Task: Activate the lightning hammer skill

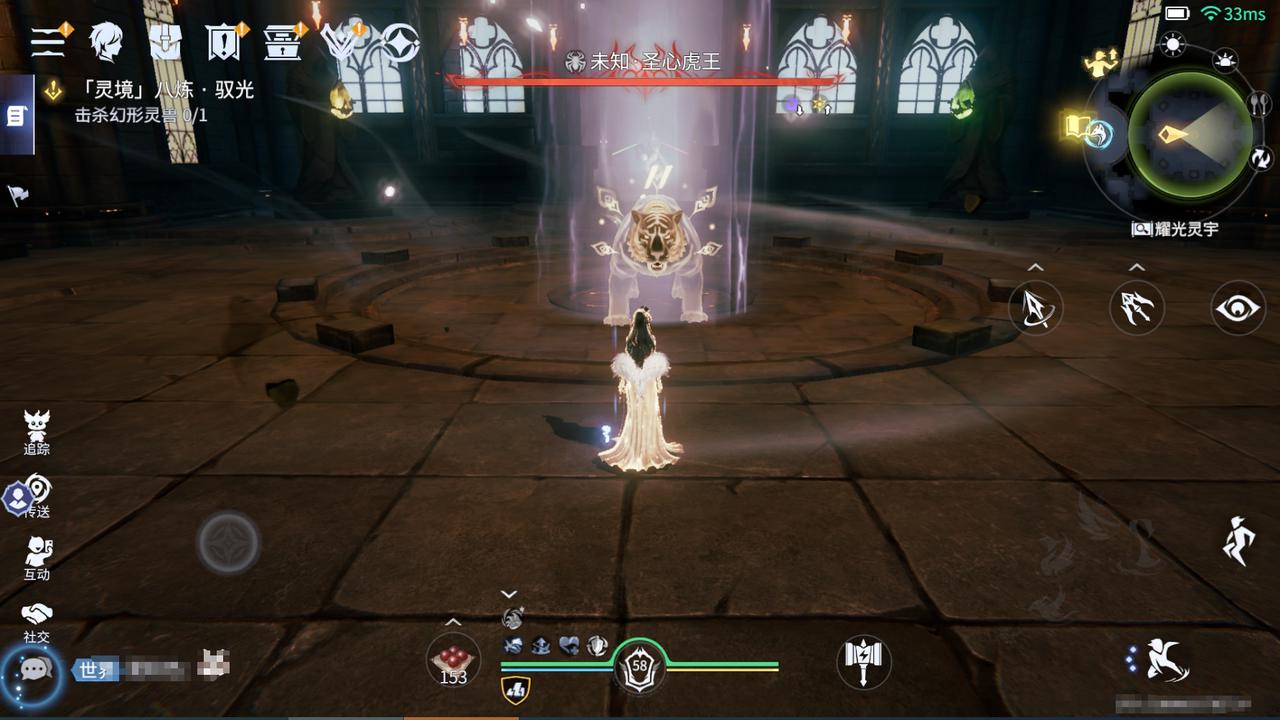Action: [863, 661]
